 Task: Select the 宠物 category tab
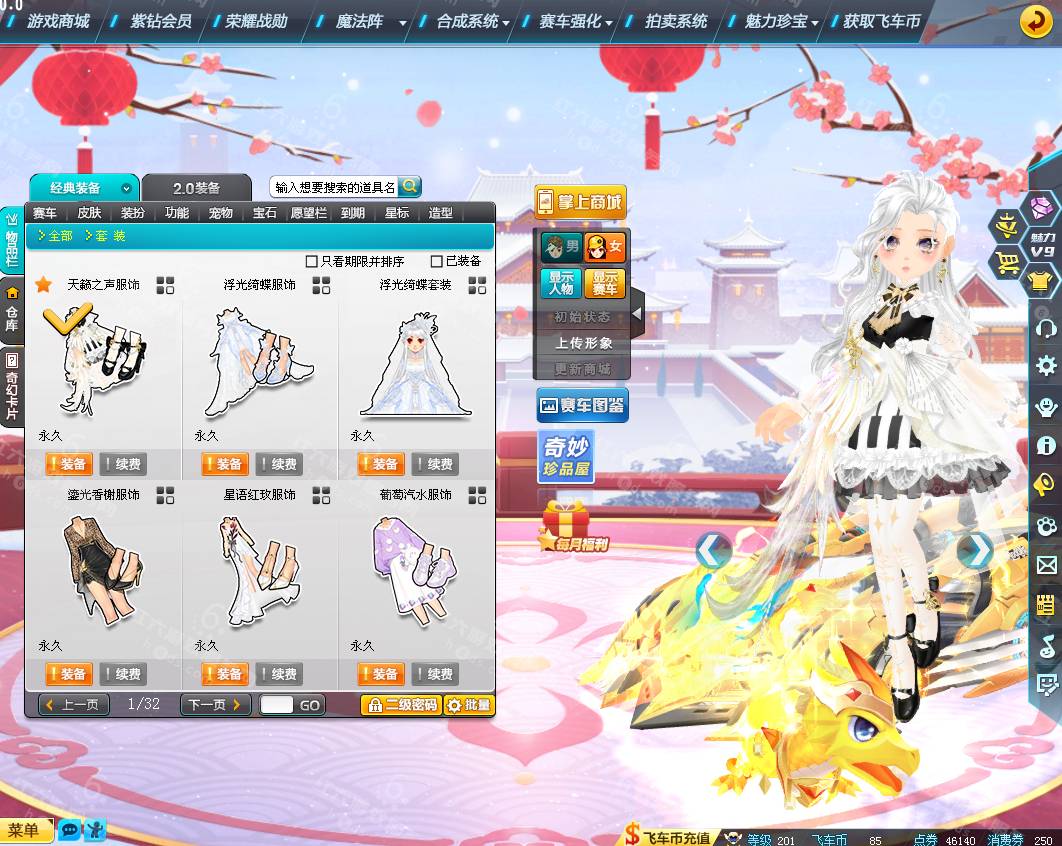(x=220, y=213)
